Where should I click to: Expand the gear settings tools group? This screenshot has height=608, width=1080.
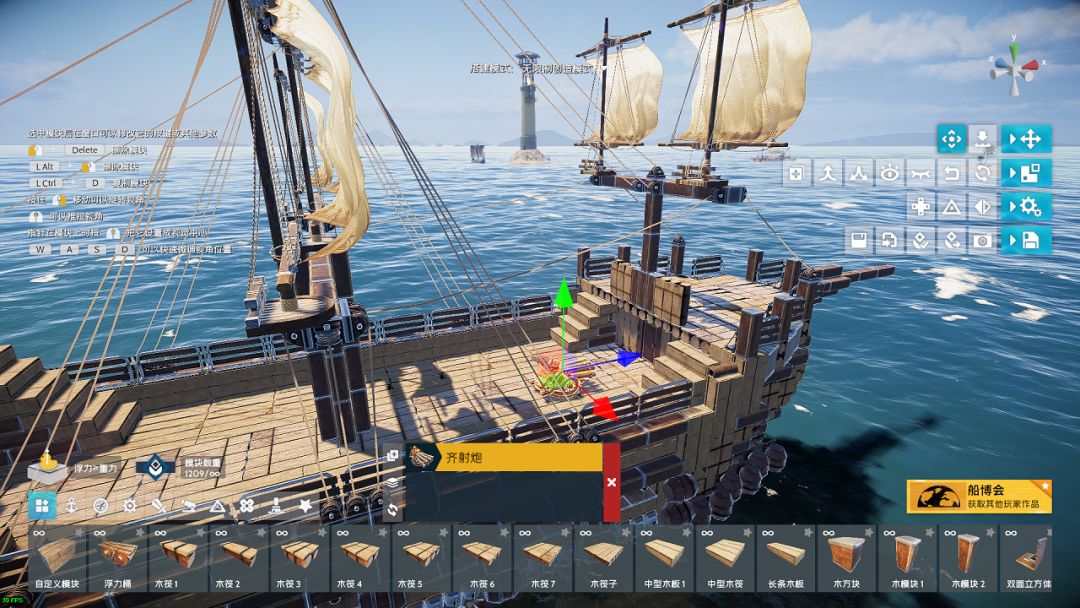click(1027, 207)
